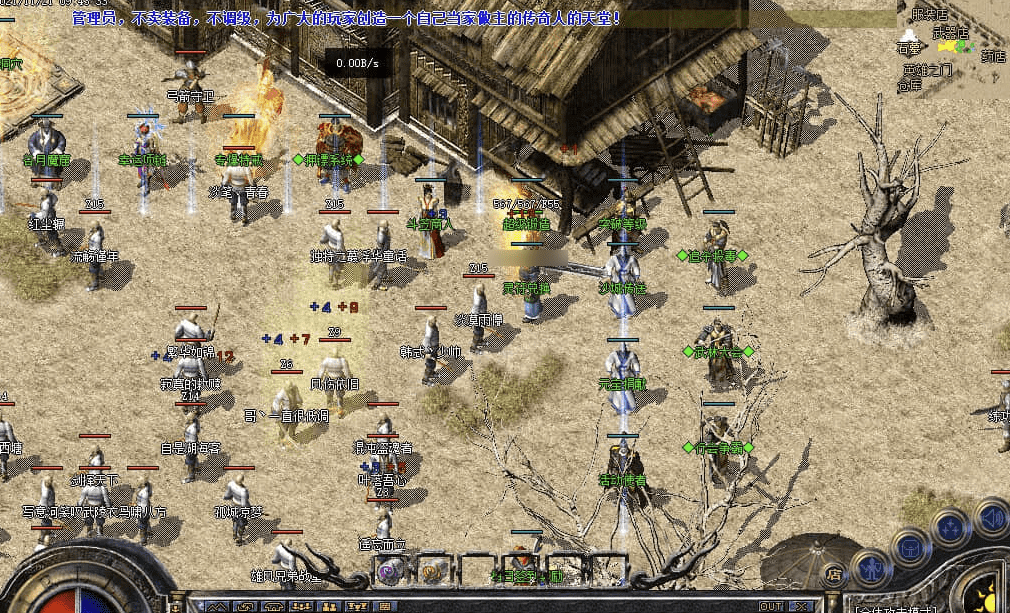The width and height of the screenshot is (1010, 613).
Task: Select the purple orb hotbar item
Action: click(x=390, y=571)
